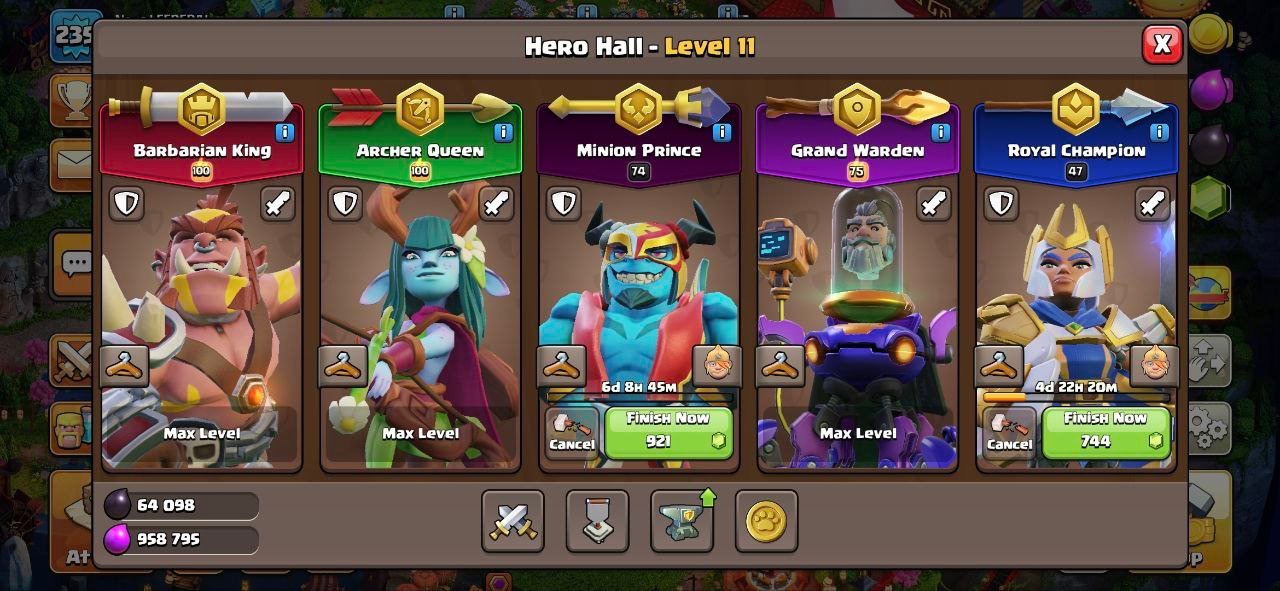Open the crossed swords equipment button
This screenshot has width=1280, height=591.
[513, 521]
